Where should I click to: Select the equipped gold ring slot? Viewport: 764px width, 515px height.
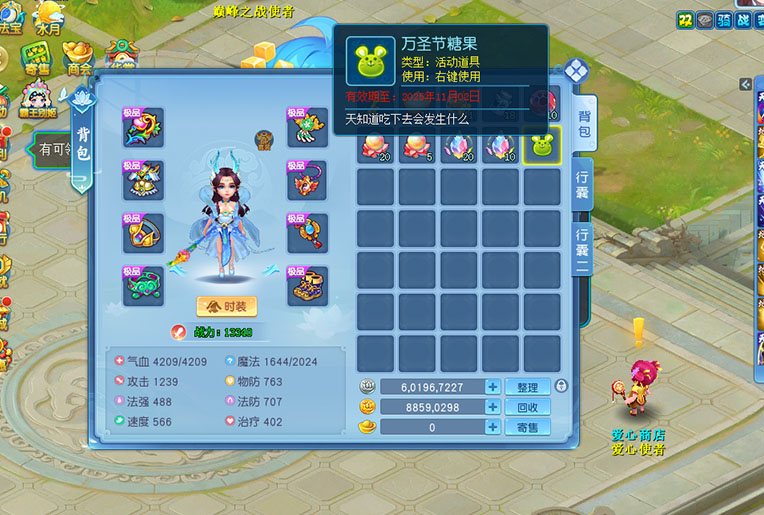(143, 233)
